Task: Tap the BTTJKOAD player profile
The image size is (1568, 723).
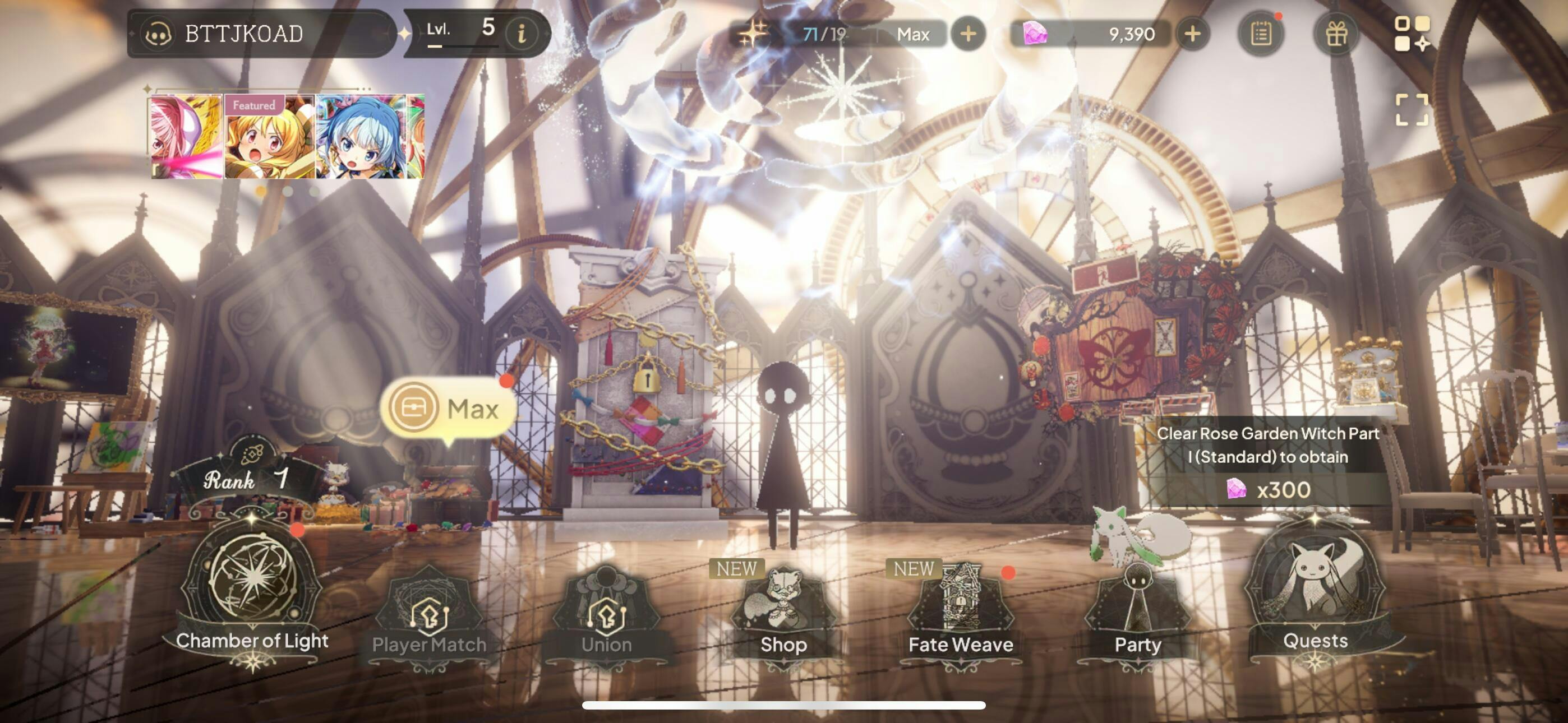Action: pyautogui.click(x=243, y=34)
